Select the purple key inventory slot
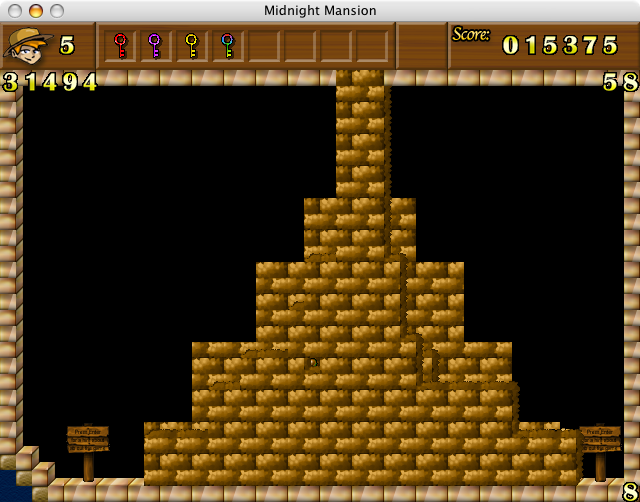Viewport: 640px width, 502px height. (155, 46)
